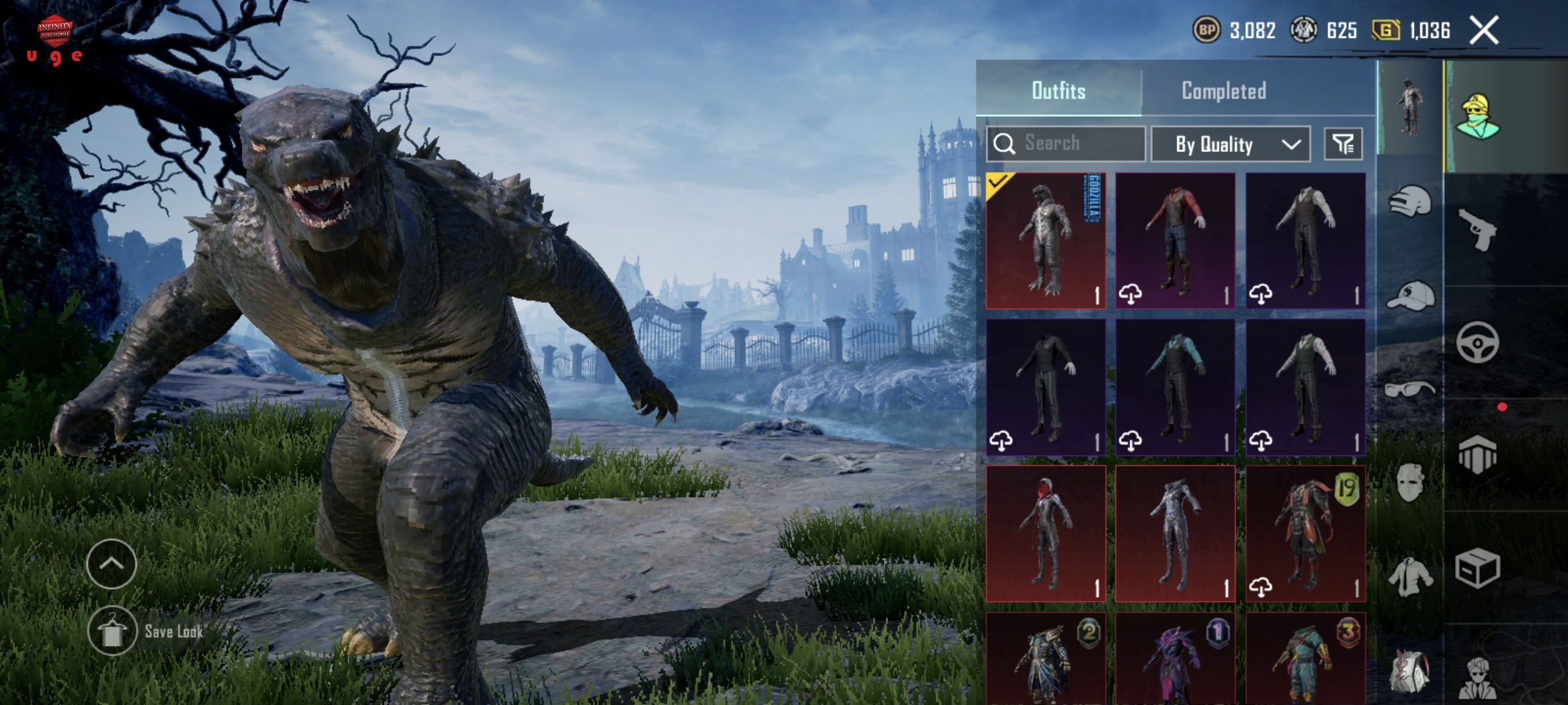Open the glasses category

1410,389
